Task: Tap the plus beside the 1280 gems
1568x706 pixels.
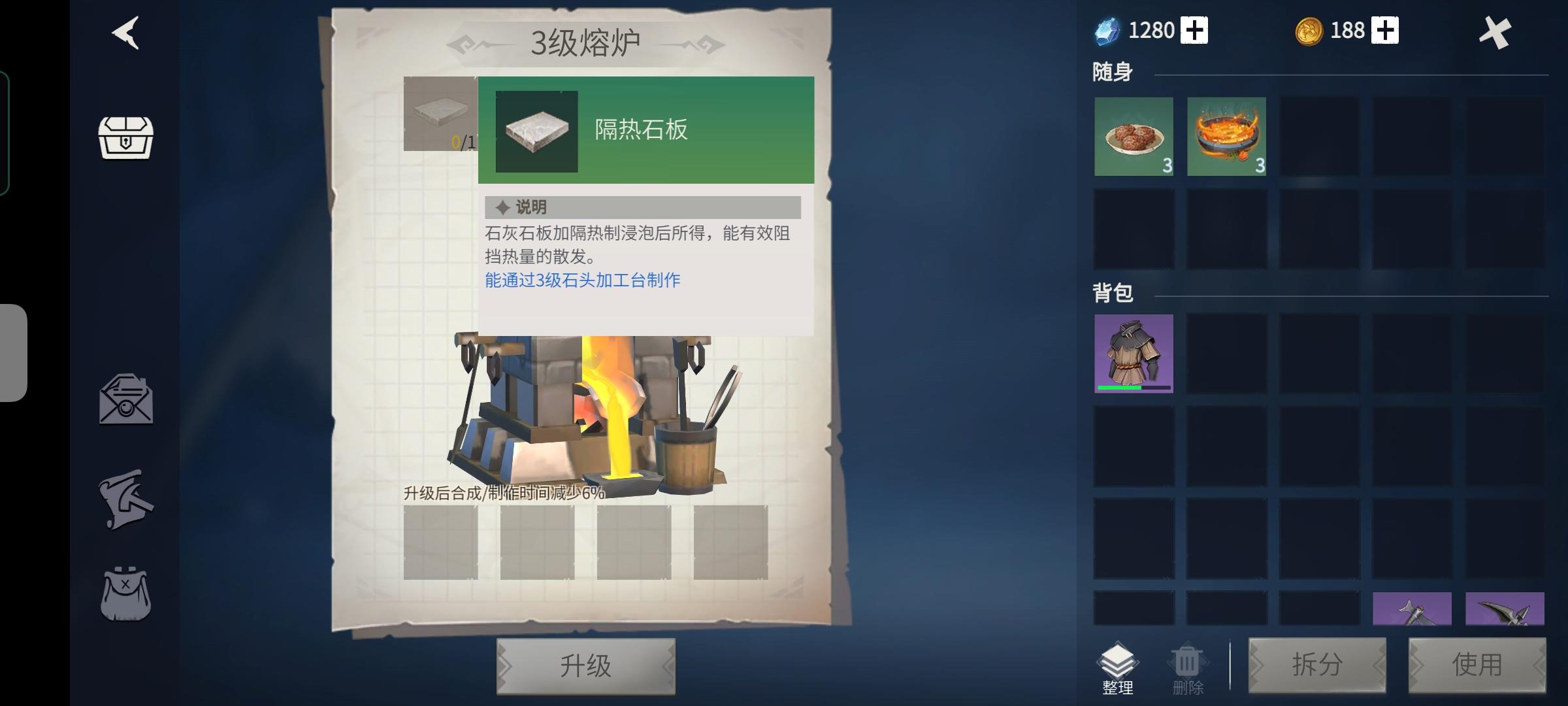Action: (x=1194, y=29)
